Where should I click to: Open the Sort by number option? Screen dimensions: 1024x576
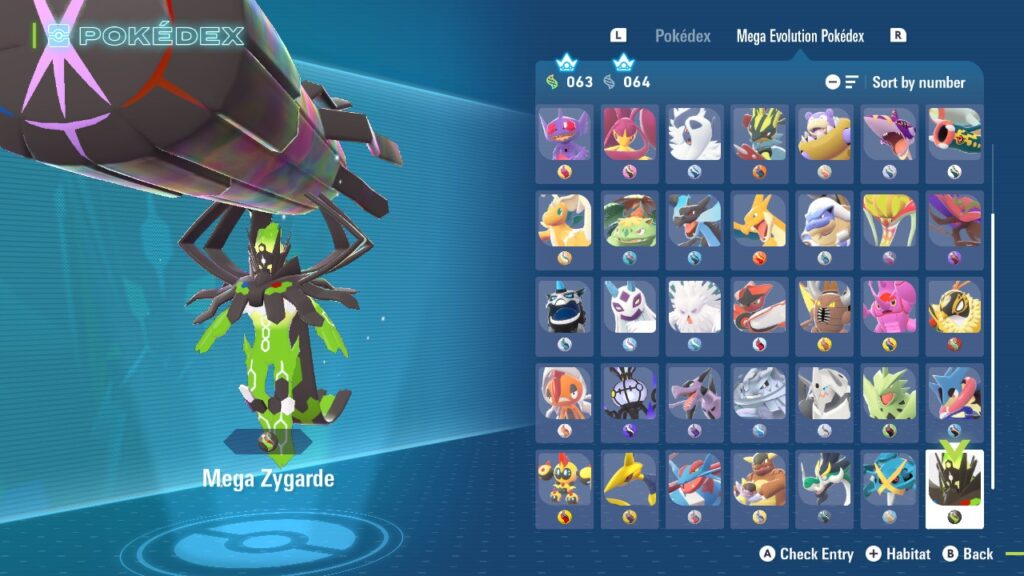click(917, 82)
